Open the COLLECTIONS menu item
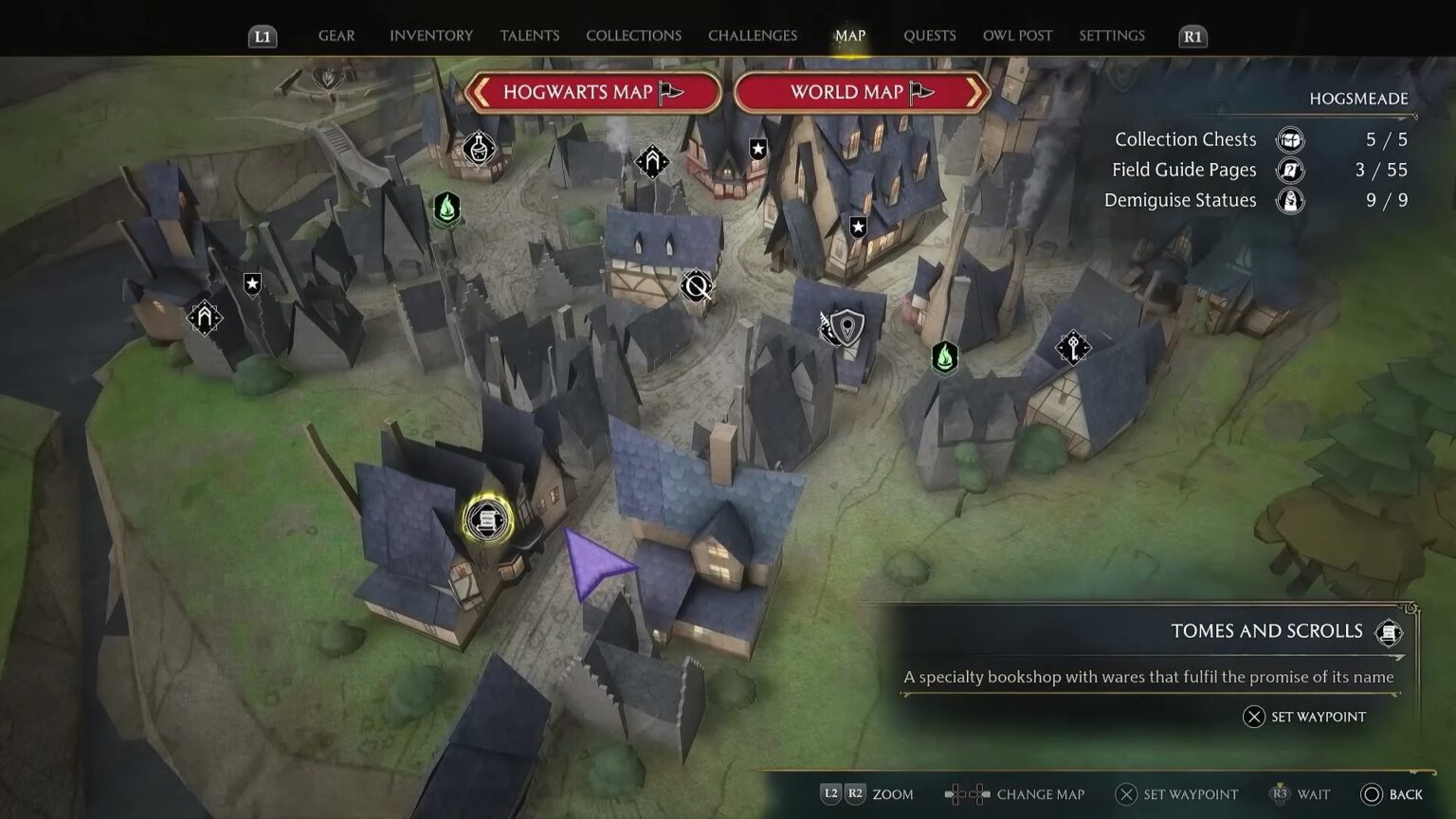This screenshot has height=819, width=1456. (x=633, y=35)
